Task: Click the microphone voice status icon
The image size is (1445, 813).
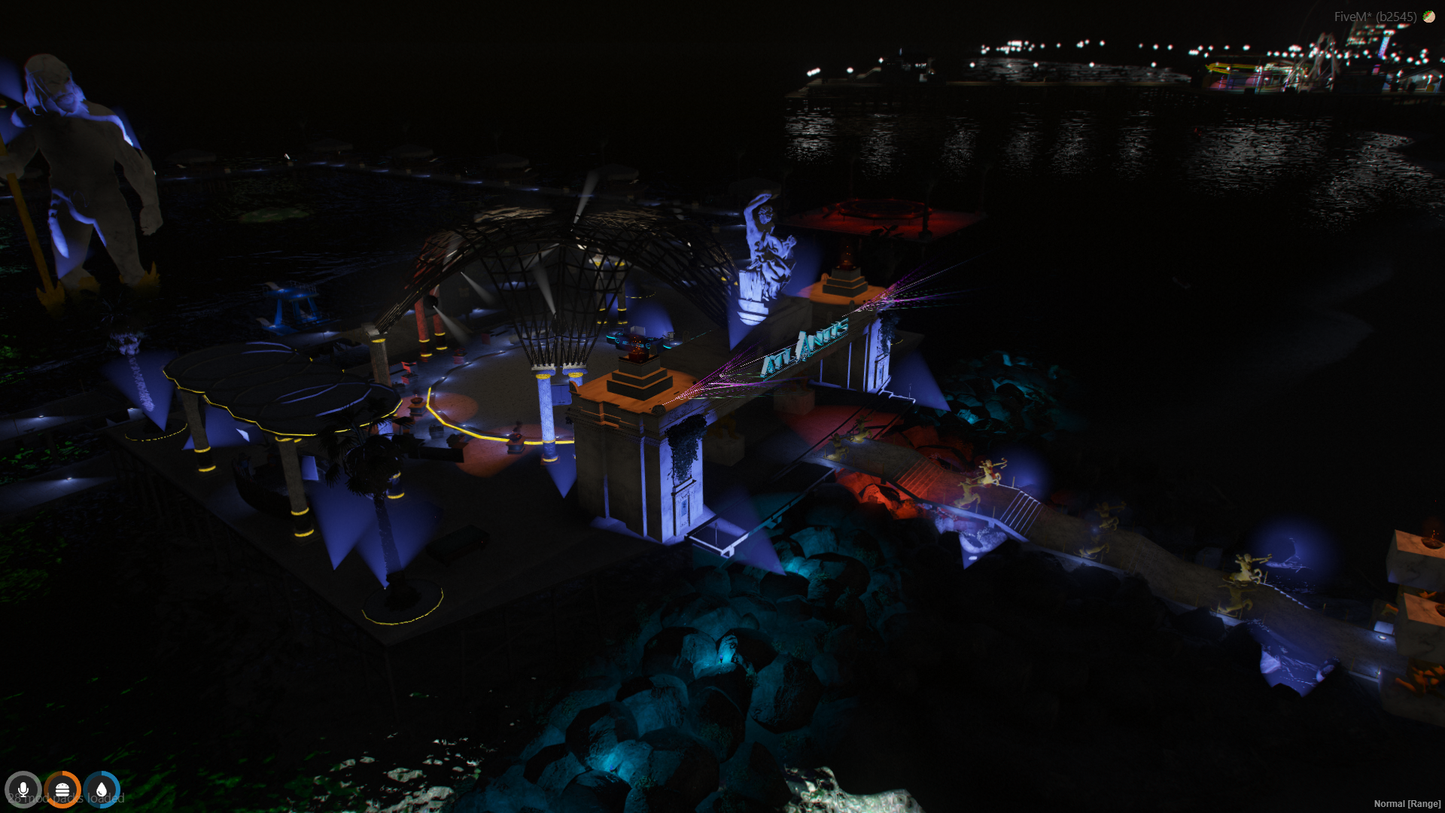Action: pyautogui.click(x=23, y=789)
